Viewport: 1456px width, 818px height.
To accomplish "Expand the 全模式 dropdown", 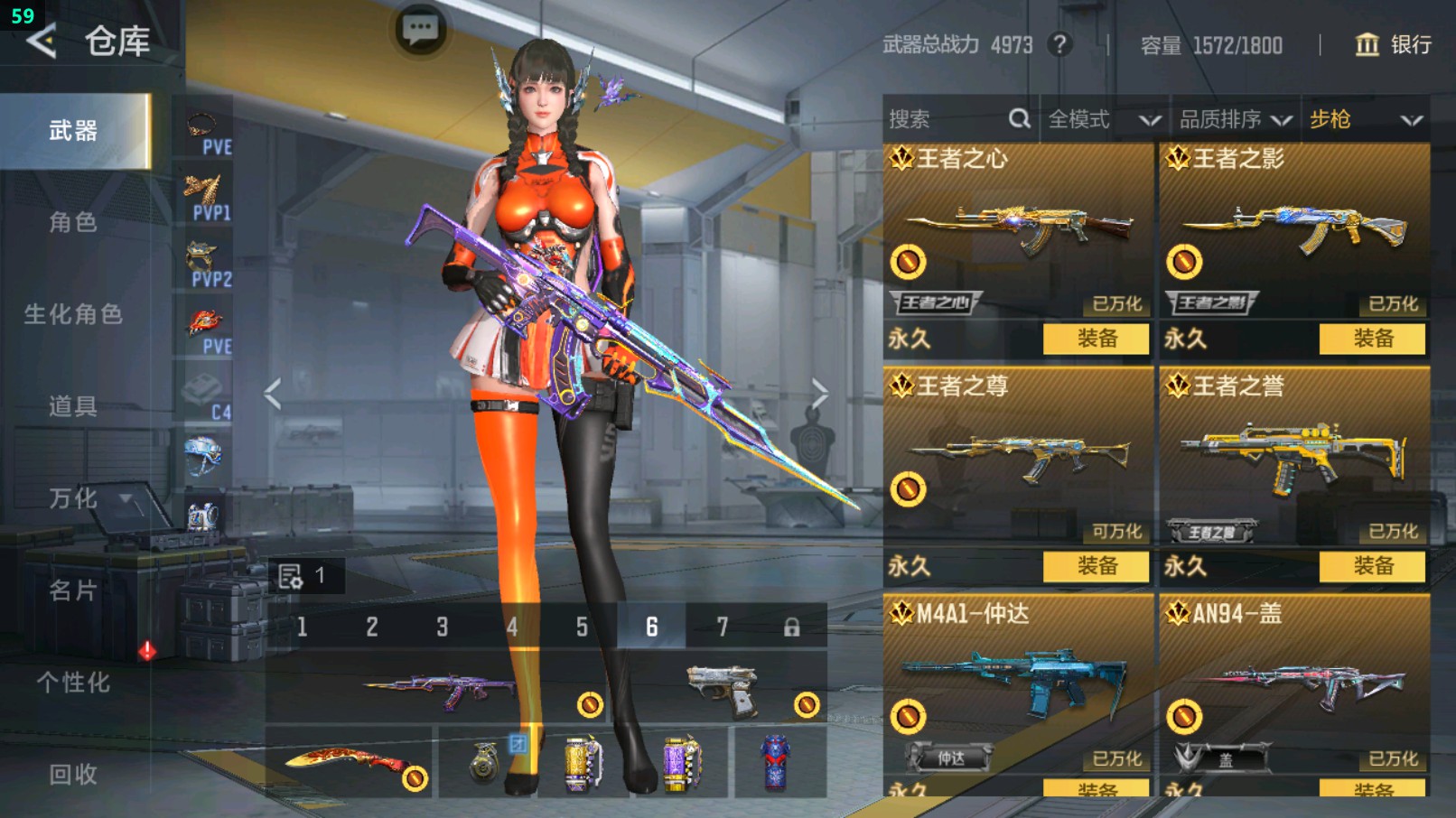I will pos(1104,119).
